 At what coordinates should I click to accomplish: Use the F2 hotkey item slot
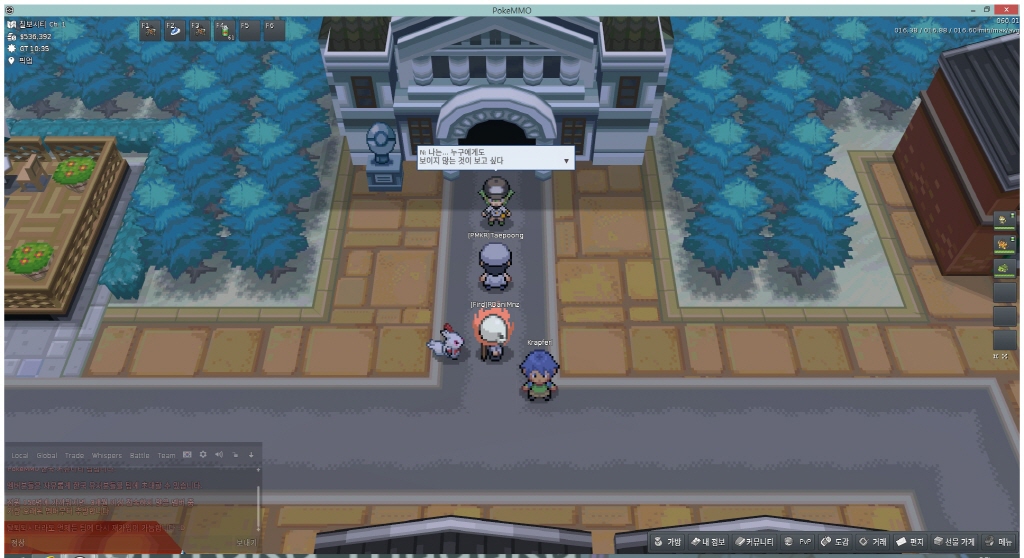[x=174, y=29]
